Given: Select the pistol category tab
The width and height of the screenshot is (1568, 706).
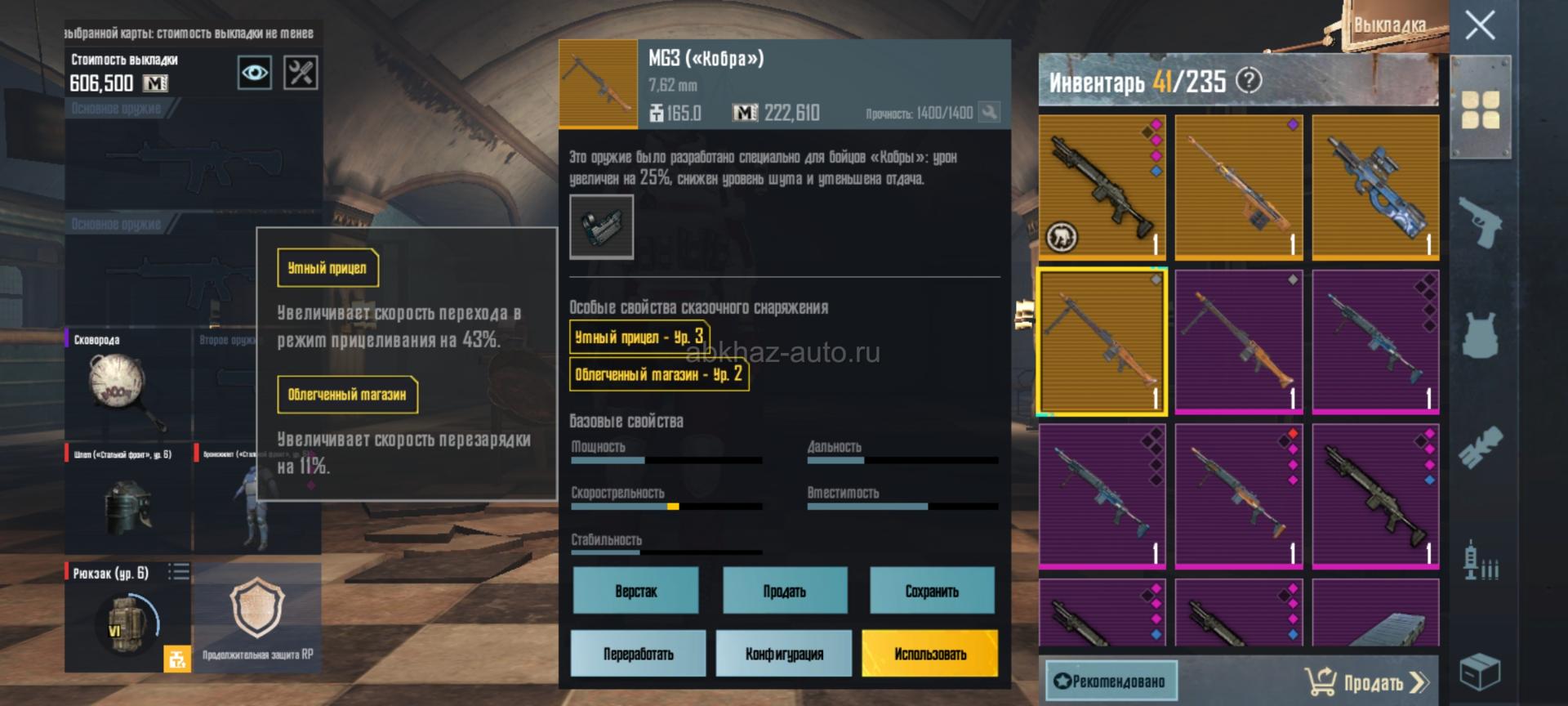Looking at the screenshot, I should pos(1480,221).
